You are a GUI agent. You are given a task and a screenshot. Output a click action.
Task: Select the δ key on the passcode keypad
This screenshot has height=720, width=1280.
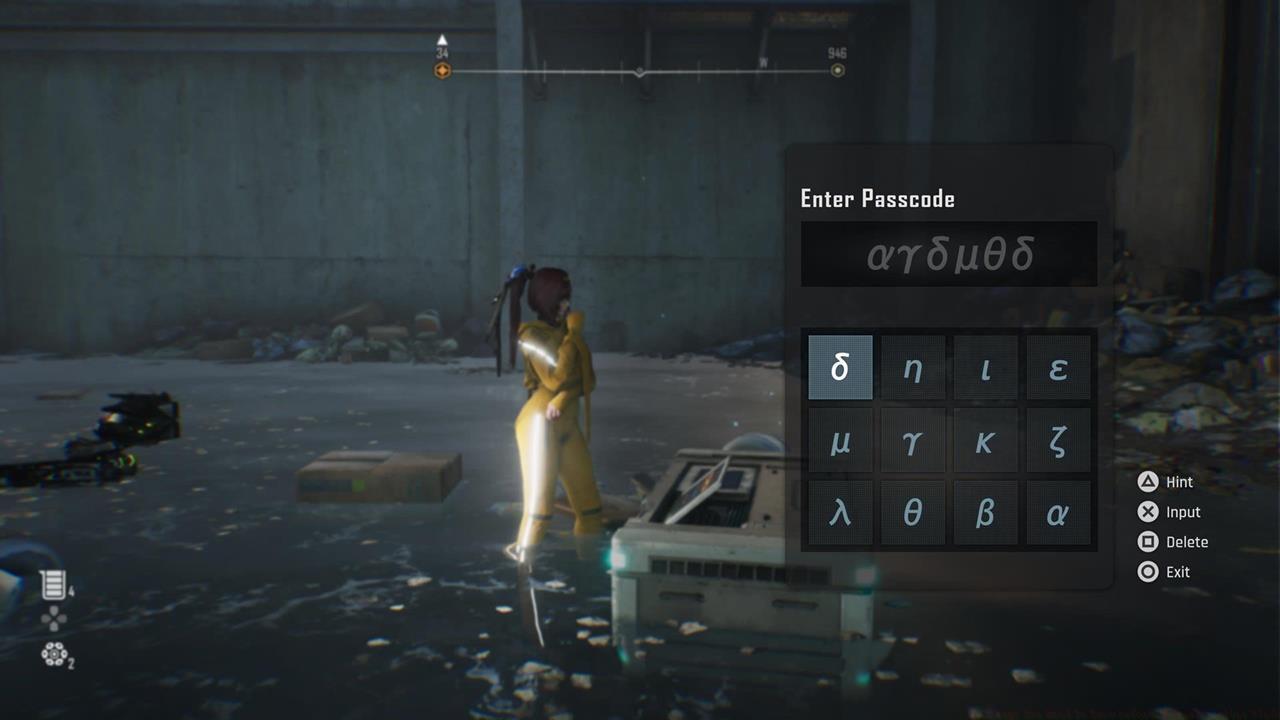(x=840, y=367)
